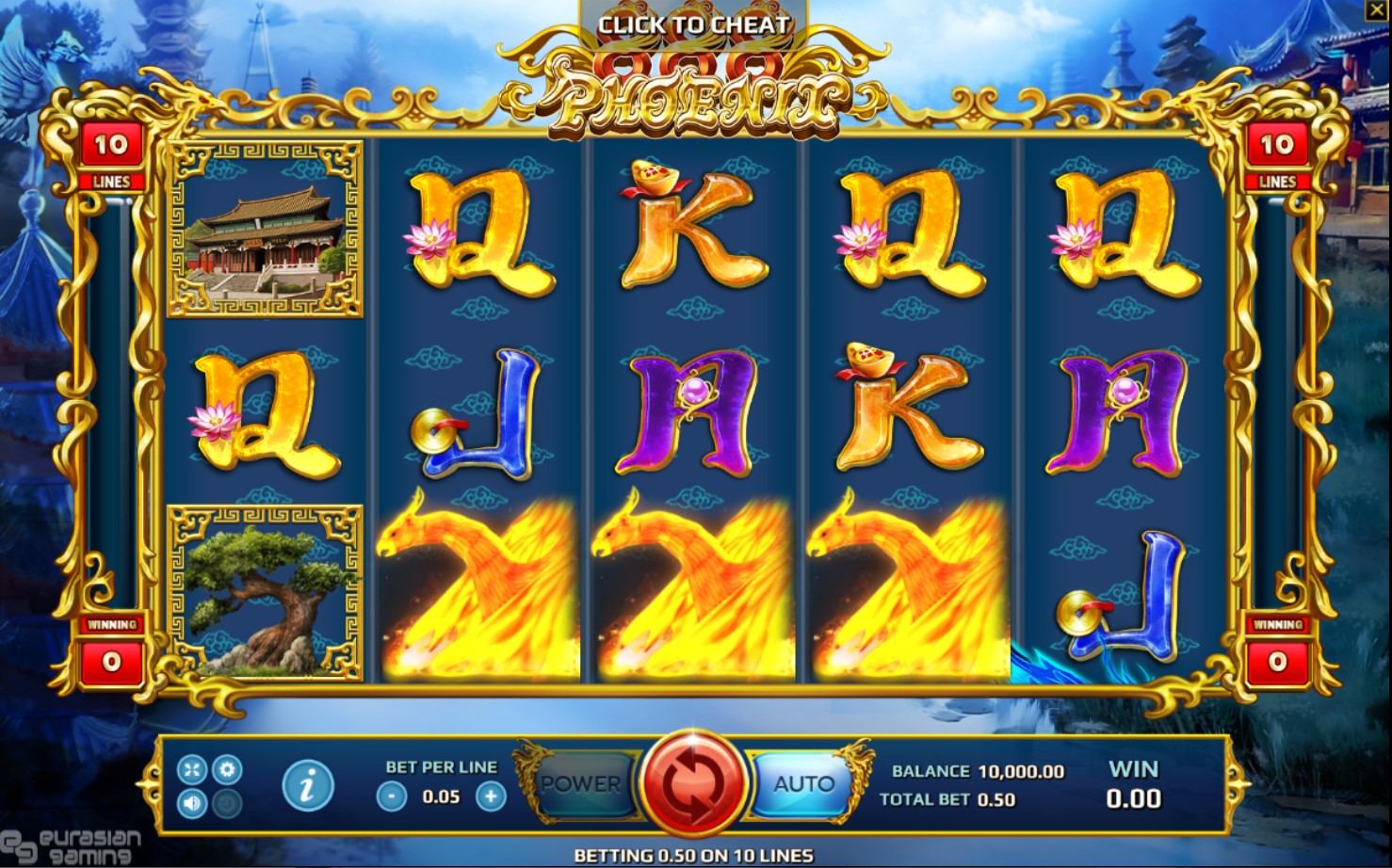The image size is (1392, 868).
Task: Spin the reels with the red button
Action: click(694, 783)
